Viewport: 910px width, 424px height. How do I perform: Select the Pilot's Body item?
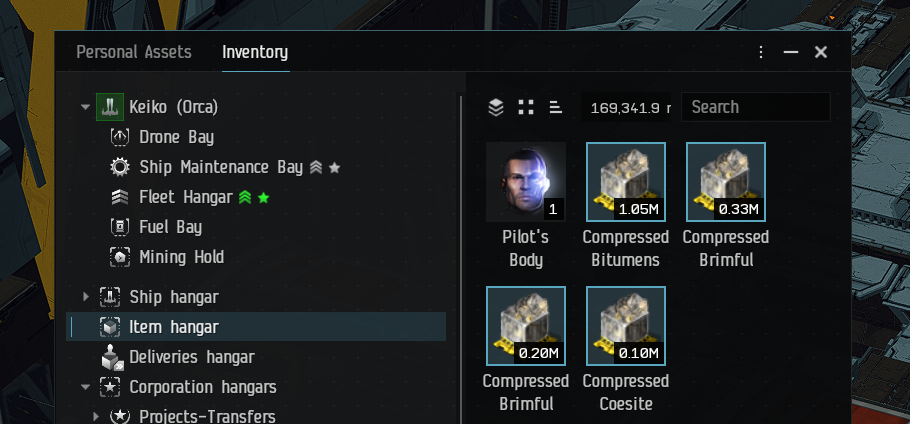pos(526,182)
